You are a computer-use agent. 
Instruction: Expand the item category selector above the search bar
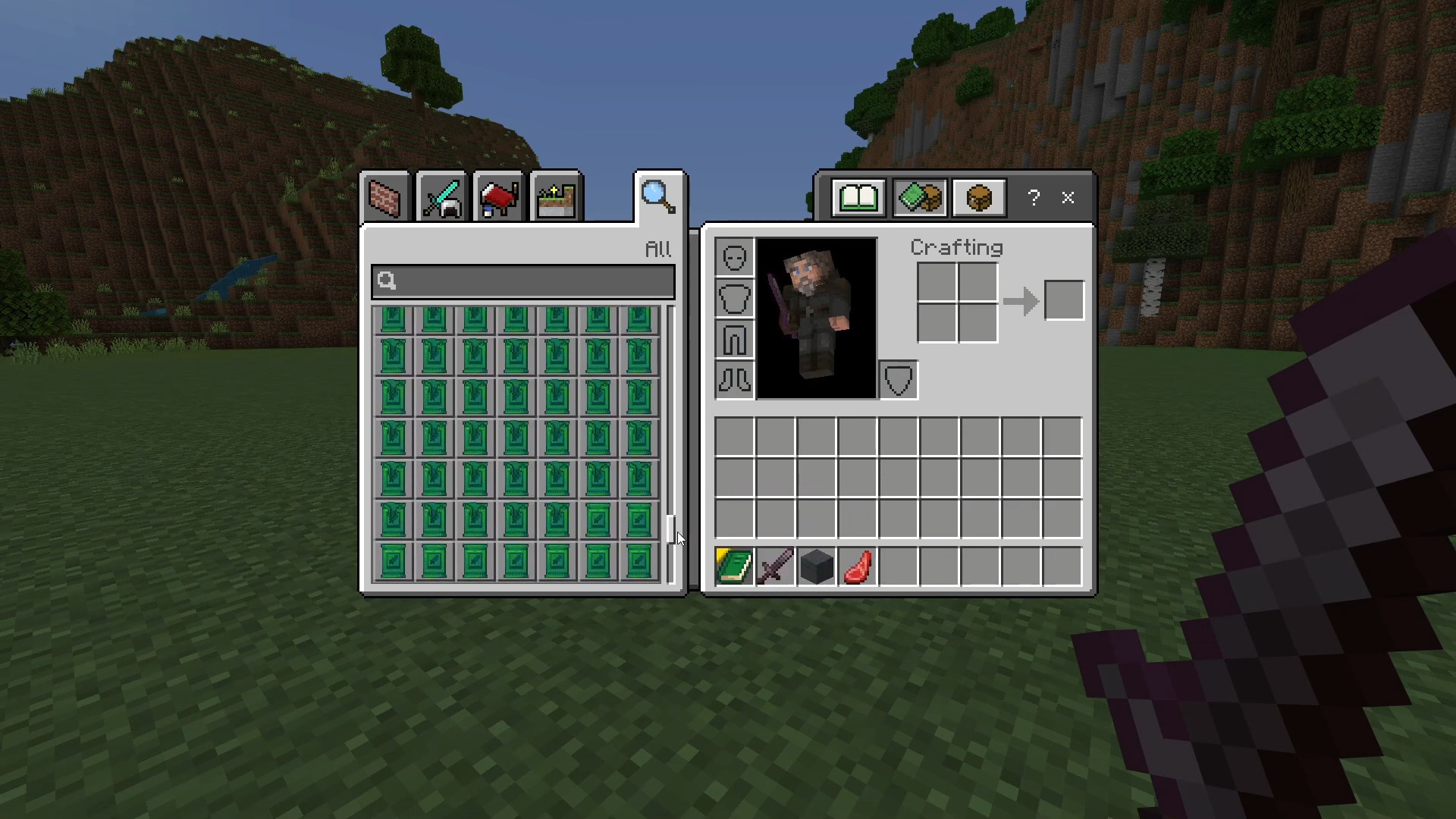pos(657,249)
